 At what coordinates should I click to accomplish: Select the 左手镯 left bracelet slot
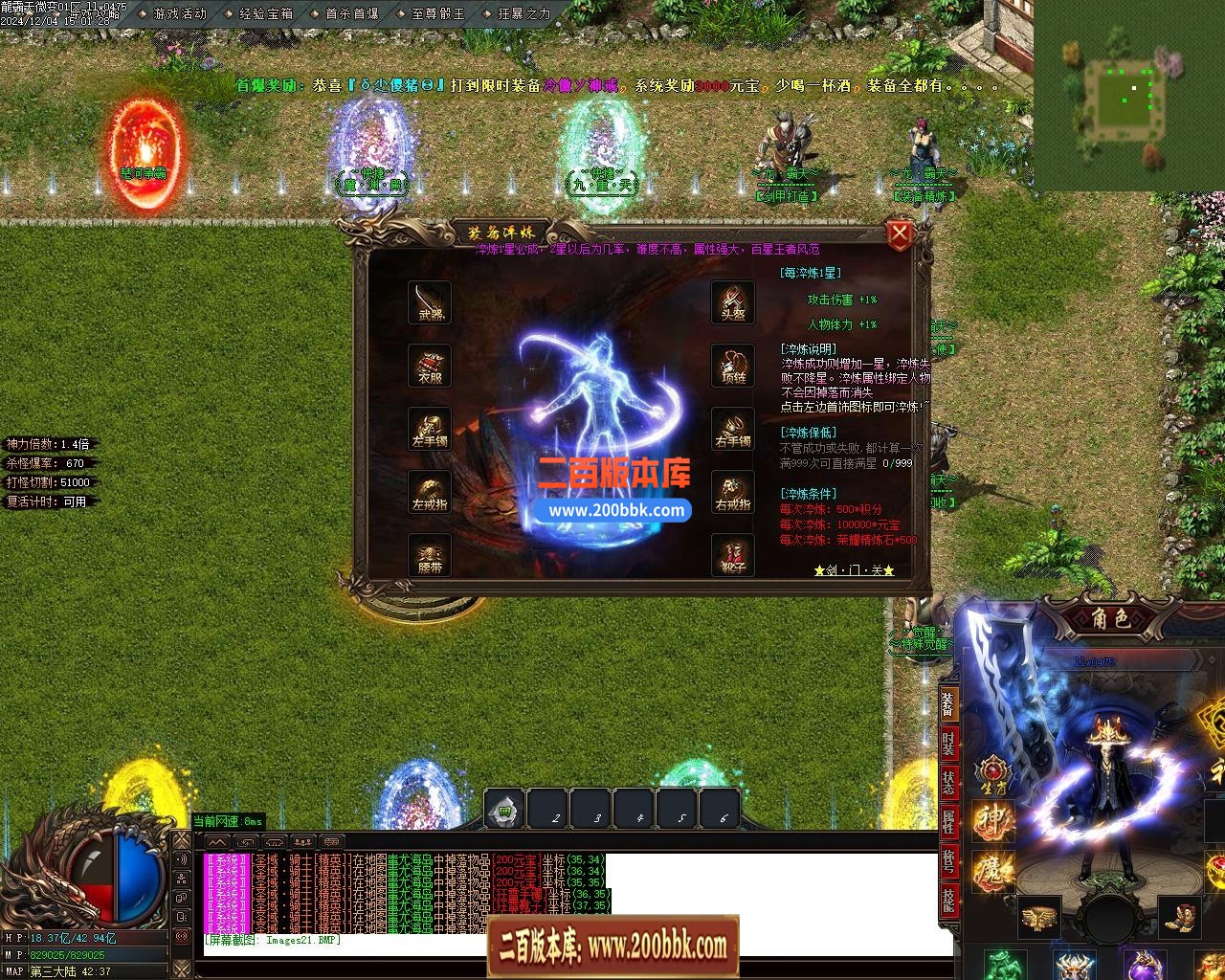(430, 428)
